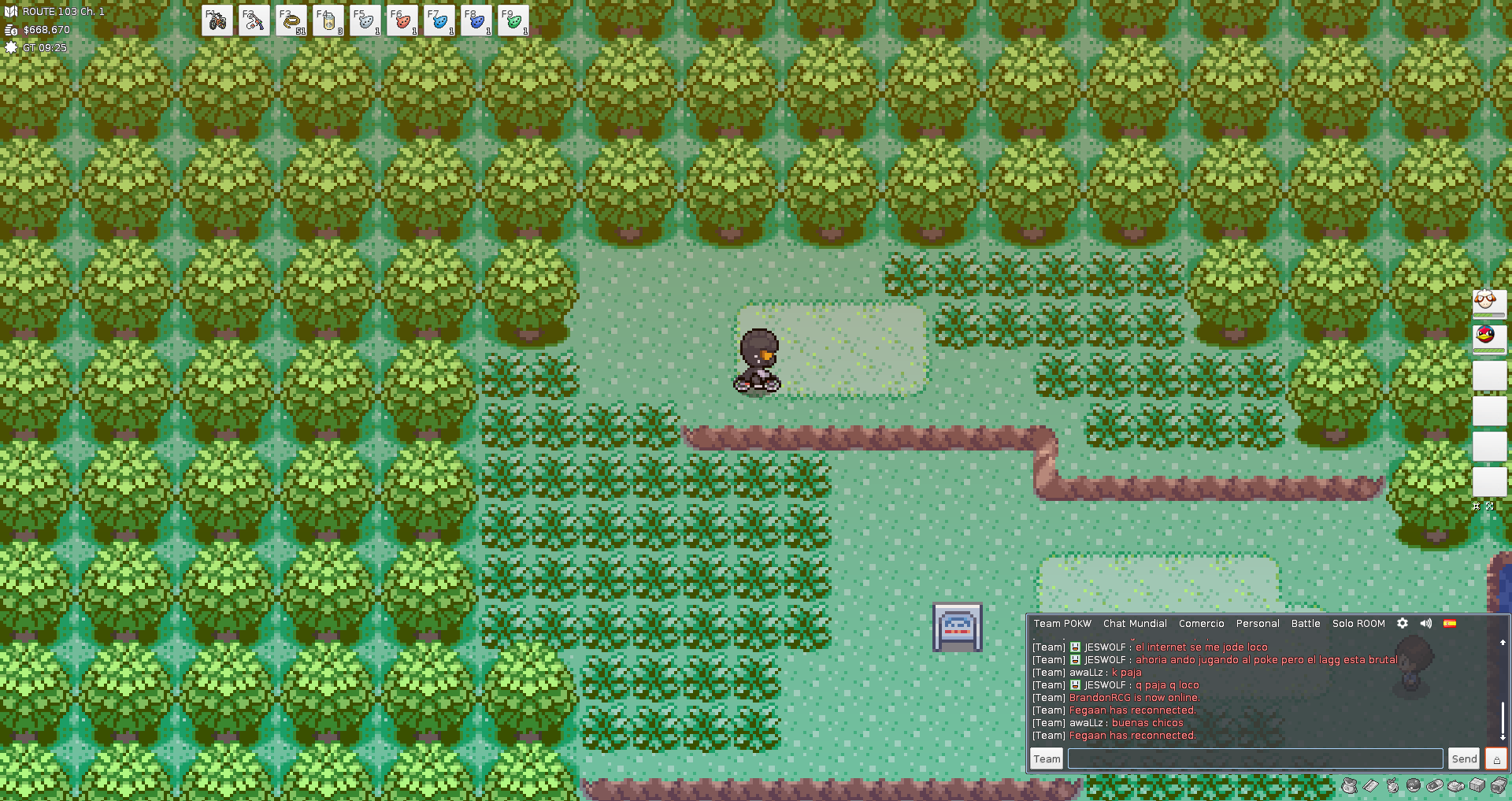Image resolution: width=1512 pixels, height=801 pixels.
Task: Open the Pokéball icon in bottom menu
Action: (x=1414, y=785)
